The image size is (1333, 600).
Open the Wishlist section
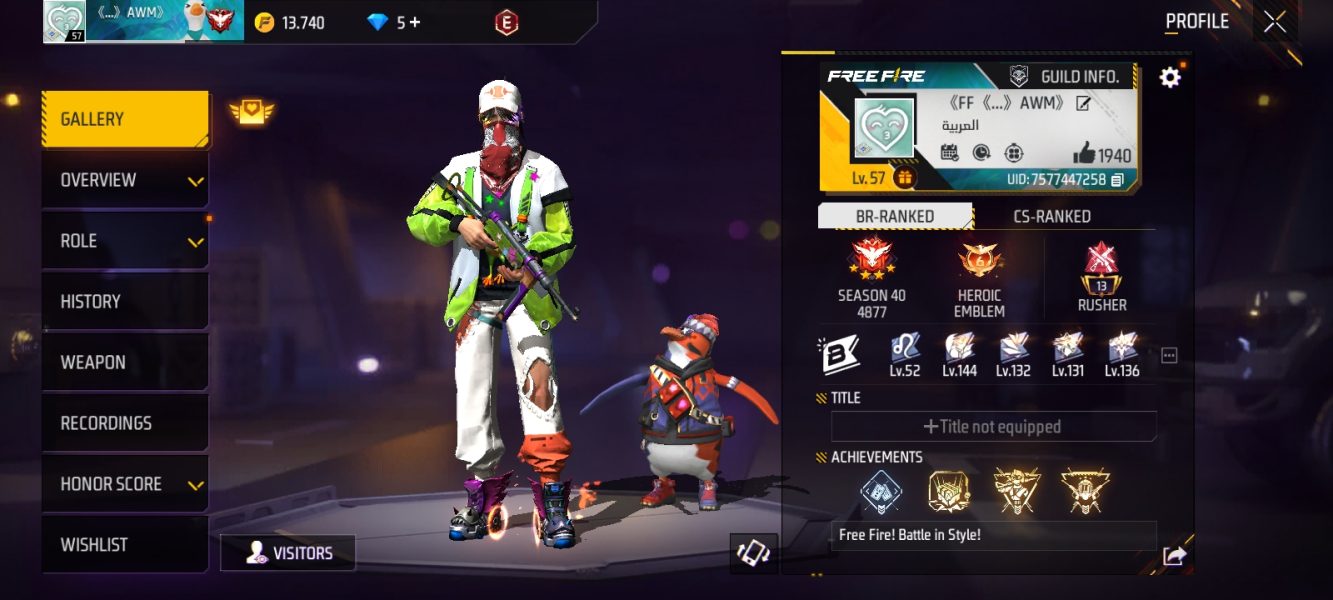(125, 545)
